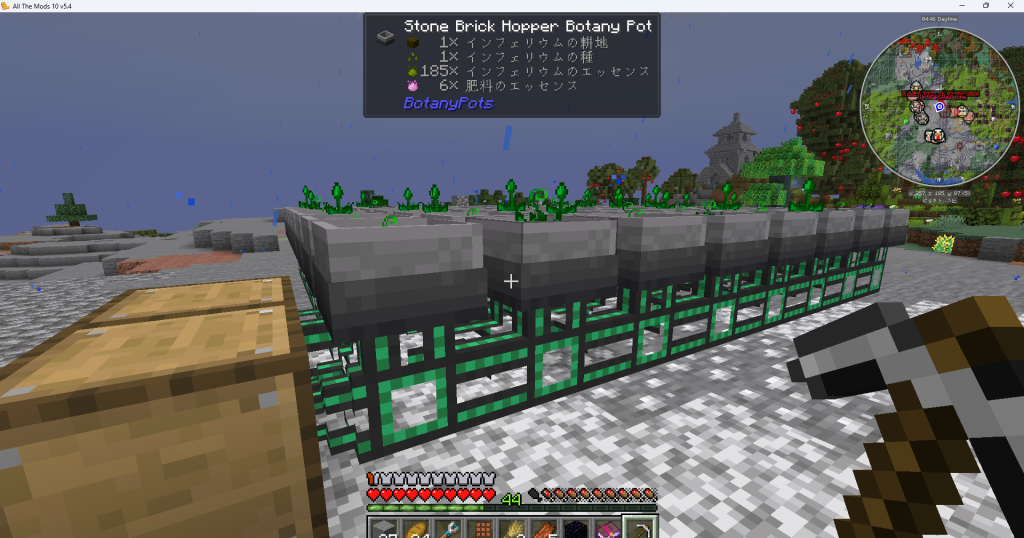Minimize the game window

pos(961,6)
